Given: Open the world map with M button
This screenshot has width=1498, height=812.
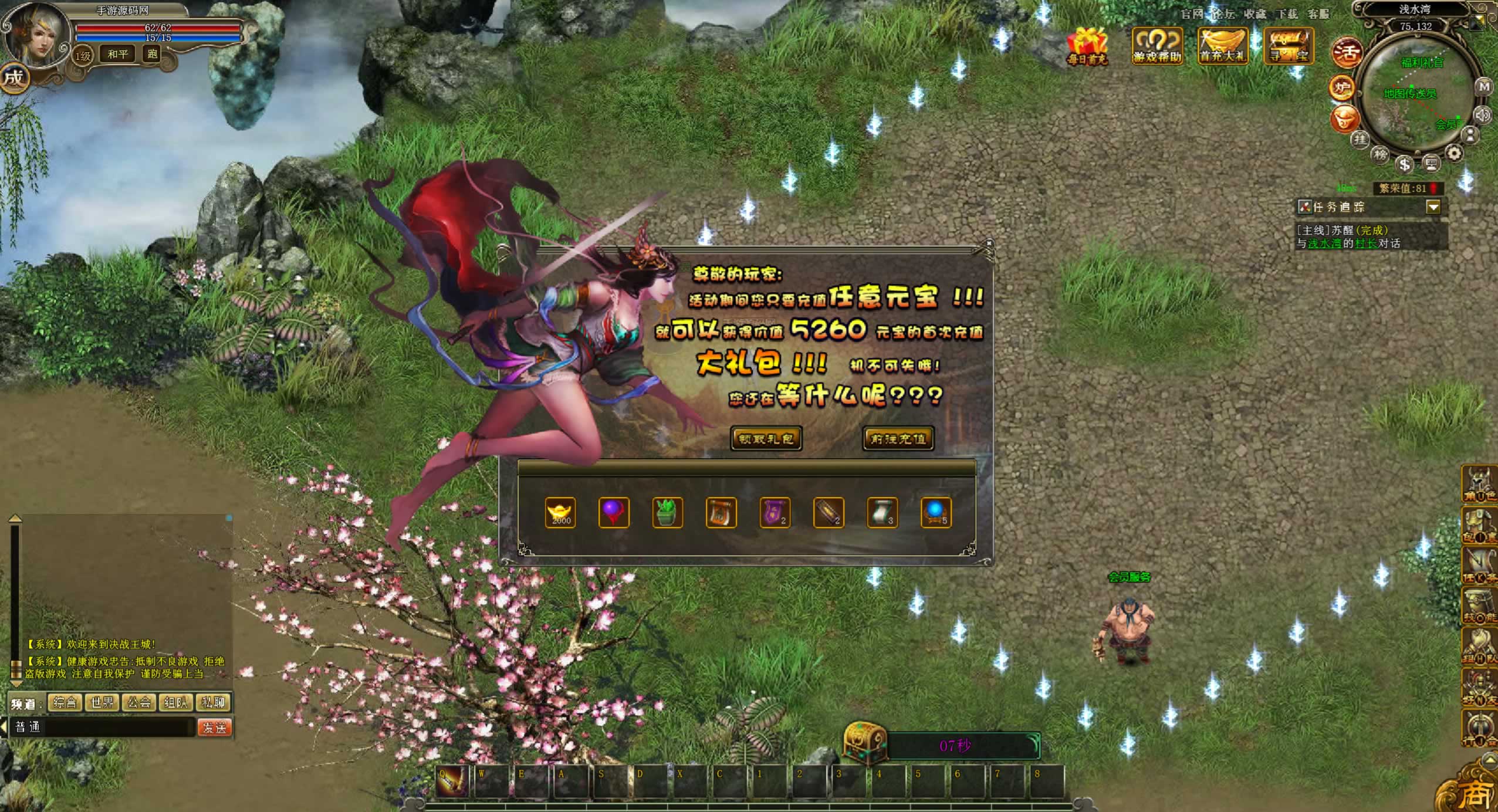Looking at the screenshot, I should tap(1484, 87).
